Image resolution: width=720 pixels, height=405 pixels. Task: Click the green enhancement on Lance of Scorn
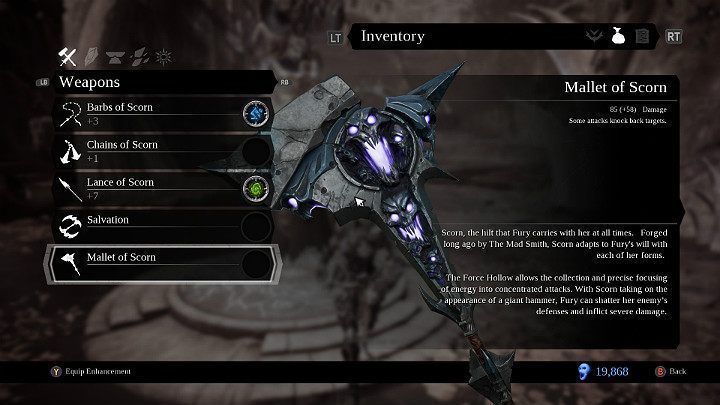point(257,188)
